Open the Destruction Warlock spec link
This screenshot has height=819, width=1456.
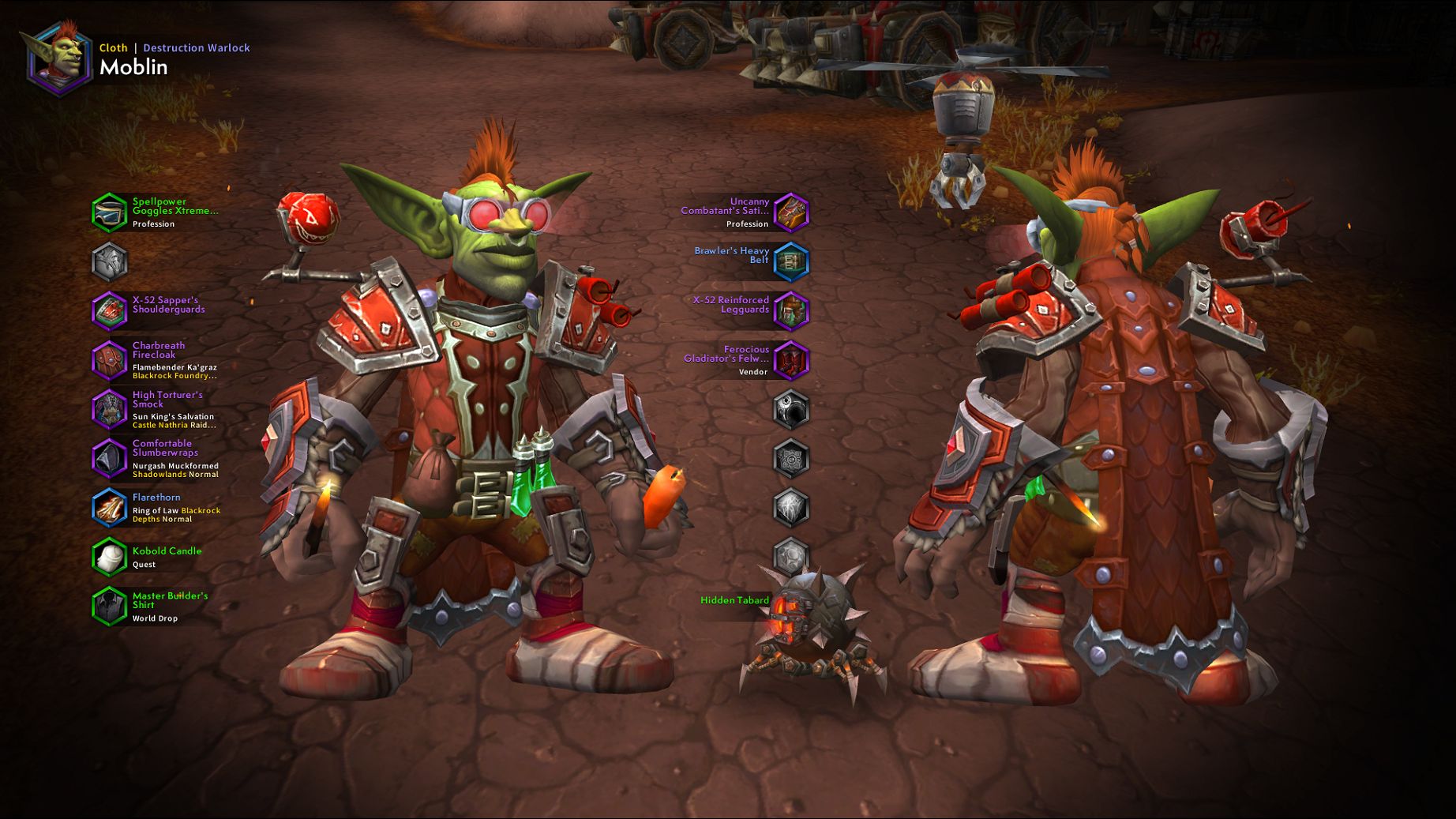click(196, 47)
